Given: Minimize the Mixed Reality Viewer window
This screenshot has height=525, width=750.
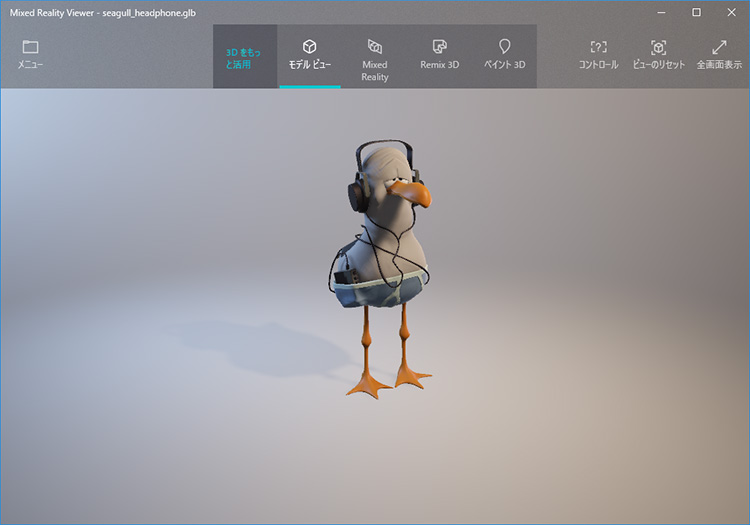Looking at the screenshot, I should pyautogui.click(x=662, y=12).
